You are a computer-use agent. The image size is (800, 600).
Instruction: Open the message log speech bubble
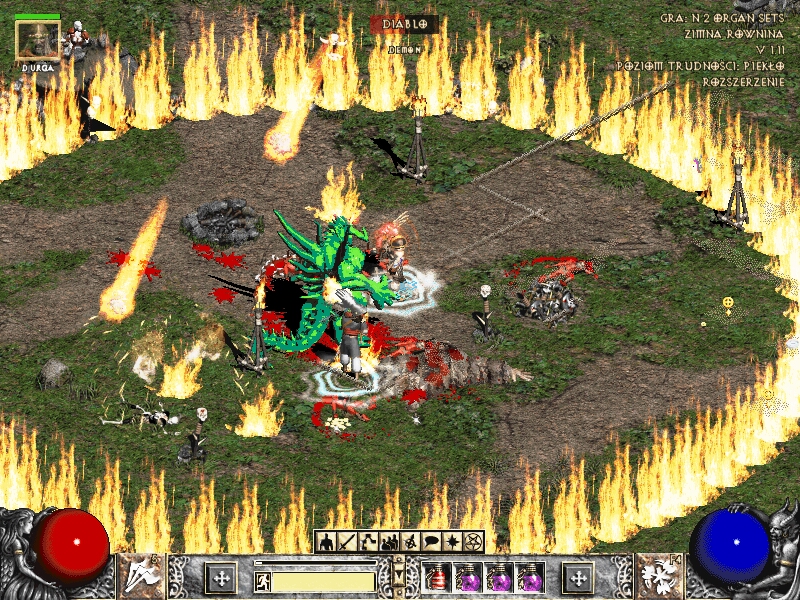[431, 542]
